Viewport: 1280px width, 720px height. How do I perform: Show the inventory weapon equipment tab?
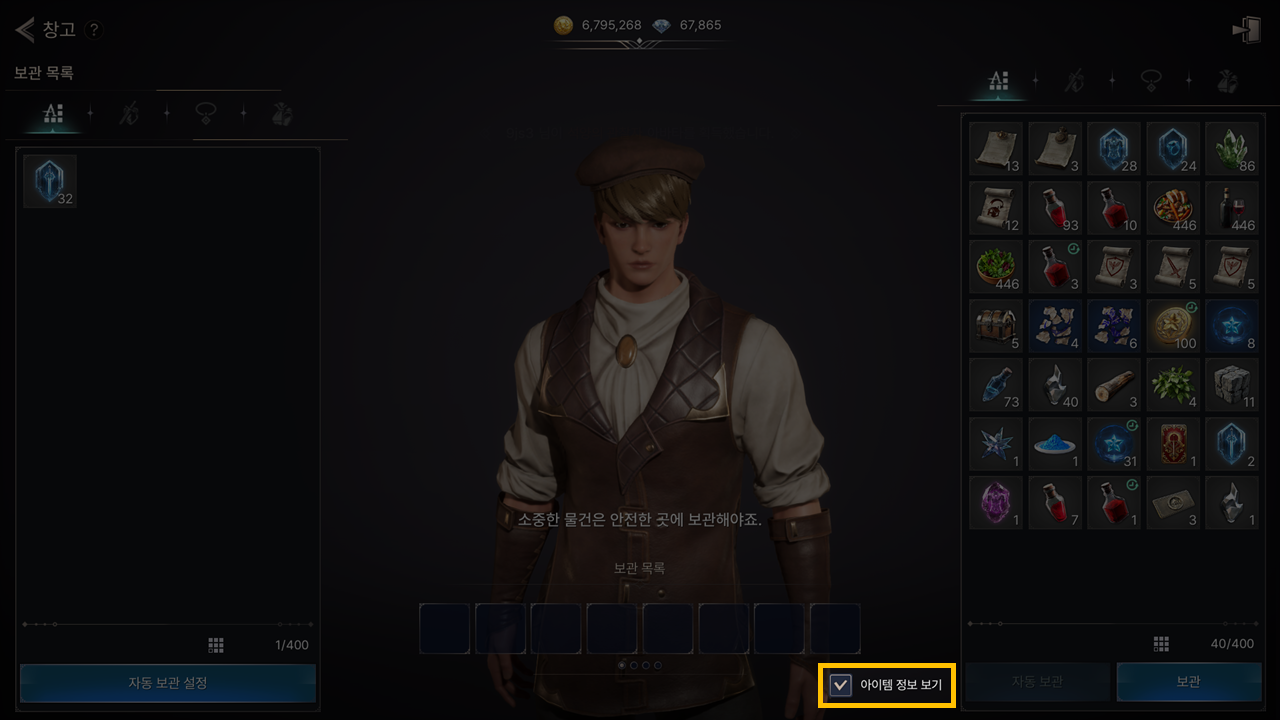pyautogui.click(x=1074, y=82)
